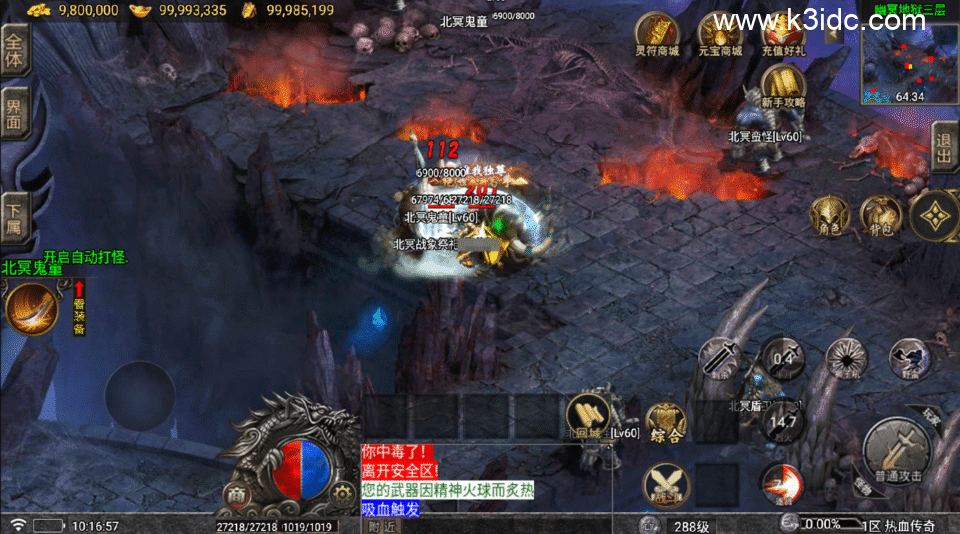Open the 背包 backpack
The height and width of the screenshot is (534, 960).
pyautogui.click(x=880, y=213)
